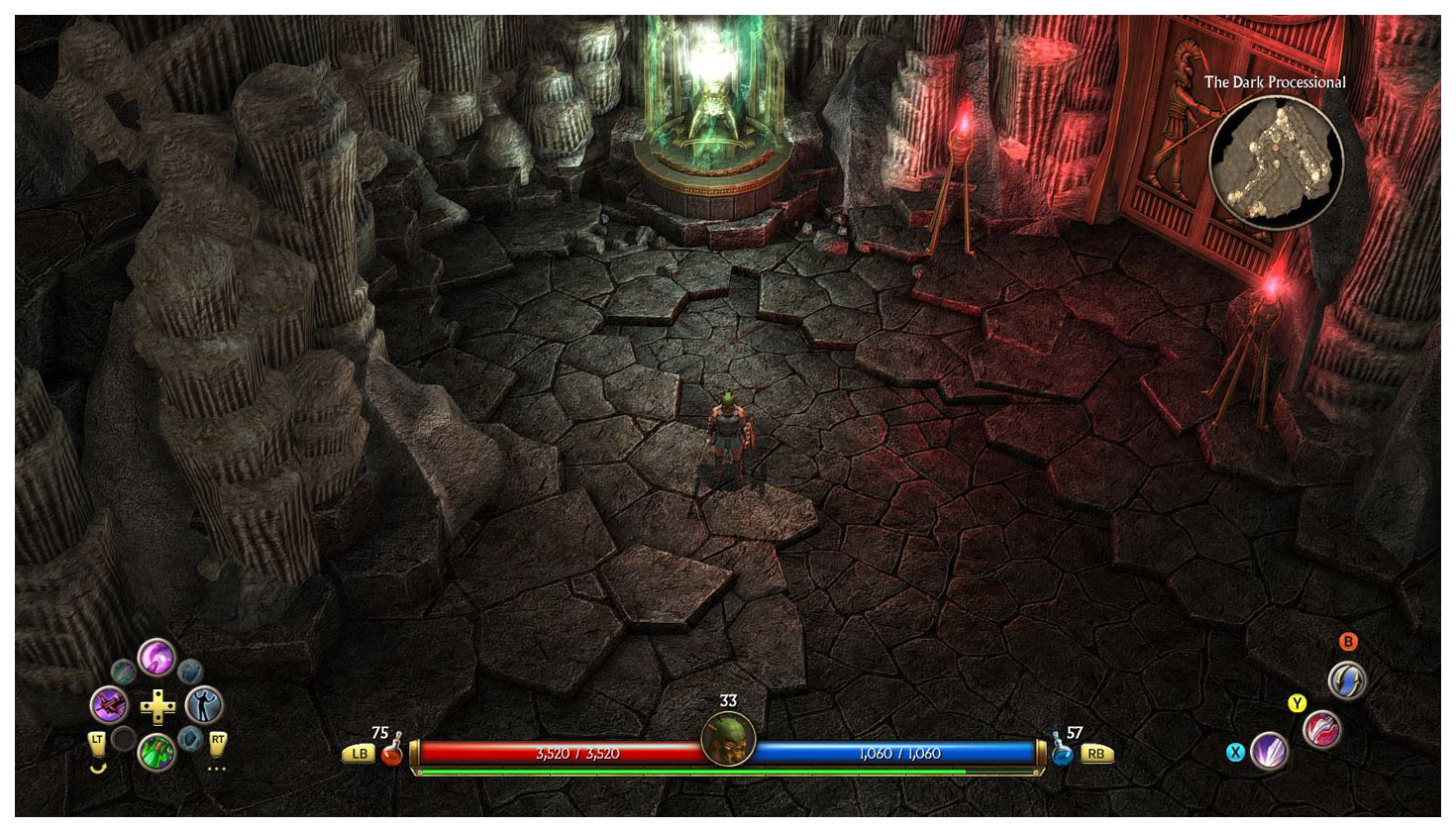
Task: Cast the purple light-burst skill
Action: pyautogui.click(x=1269, y=752)
